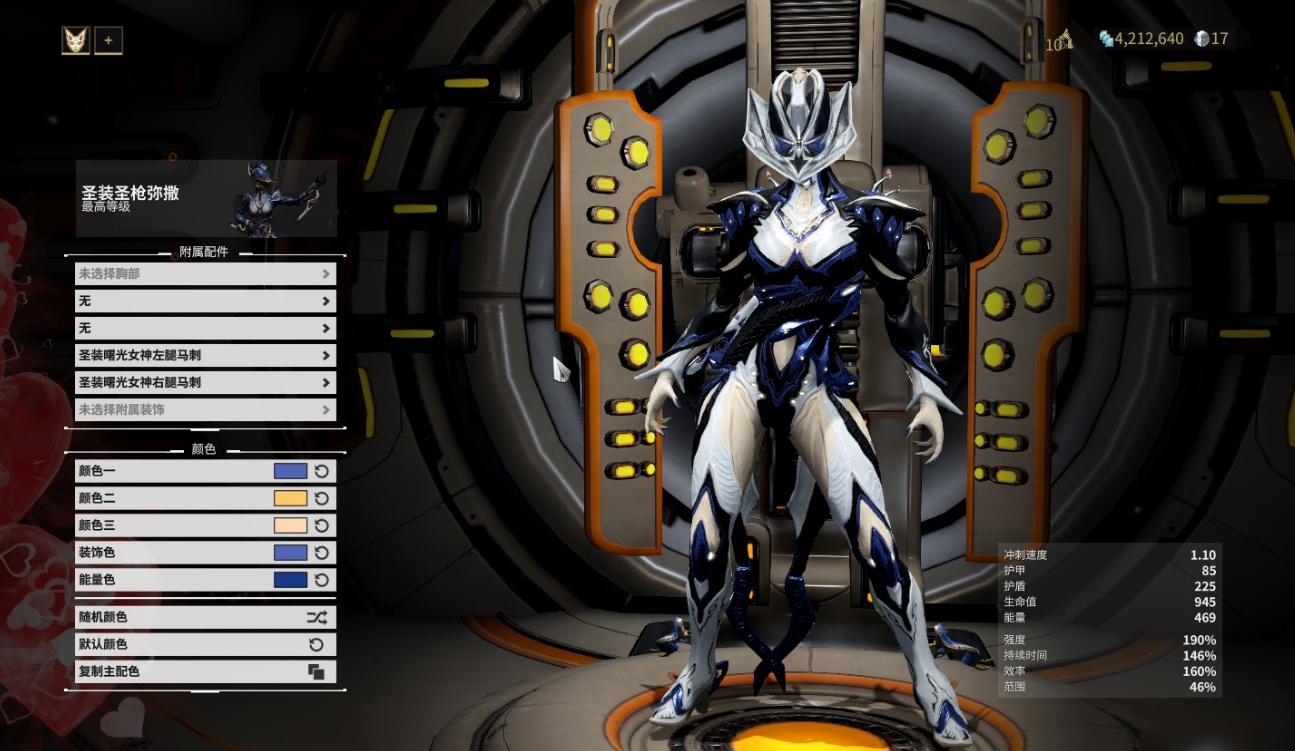Select the 圣装曙光女神右腿马刺 attachment row
Viewport: 1295px width, 751px height.
pos(205,382)
